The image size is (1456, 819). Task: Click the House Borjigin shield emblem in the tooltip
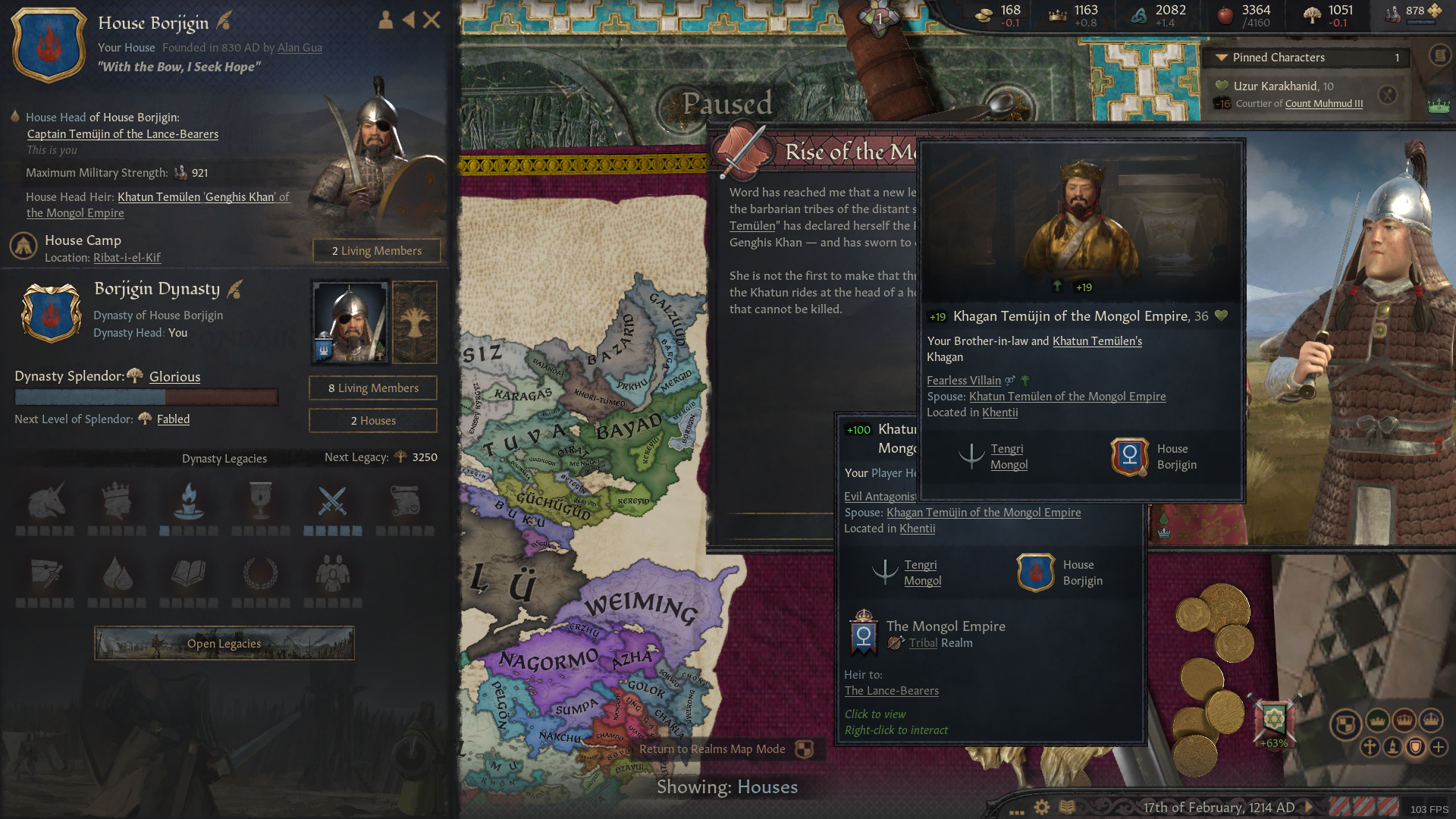pos(1128,457)
